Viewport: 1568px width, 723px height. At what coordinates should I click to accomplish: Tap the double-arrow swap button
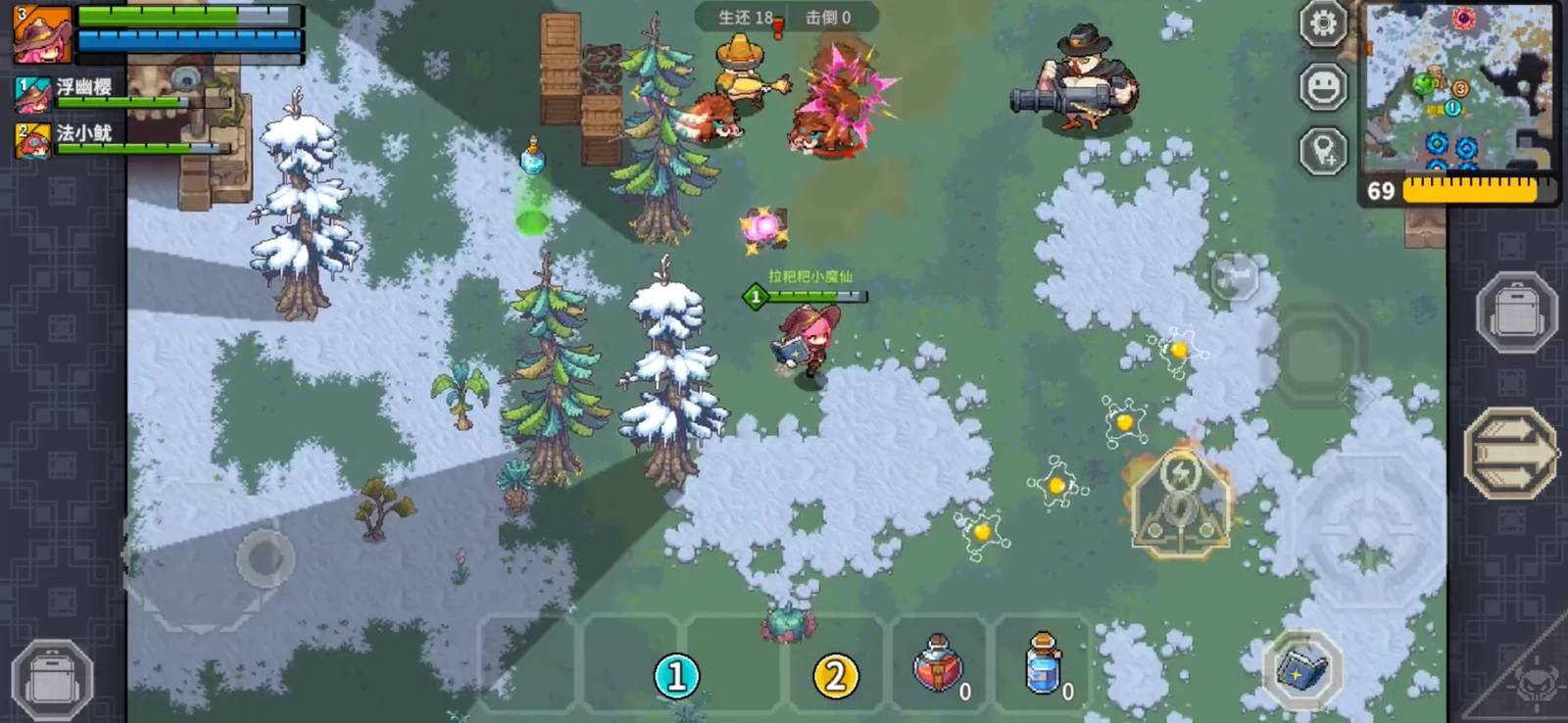click(x=1510, y=453)
